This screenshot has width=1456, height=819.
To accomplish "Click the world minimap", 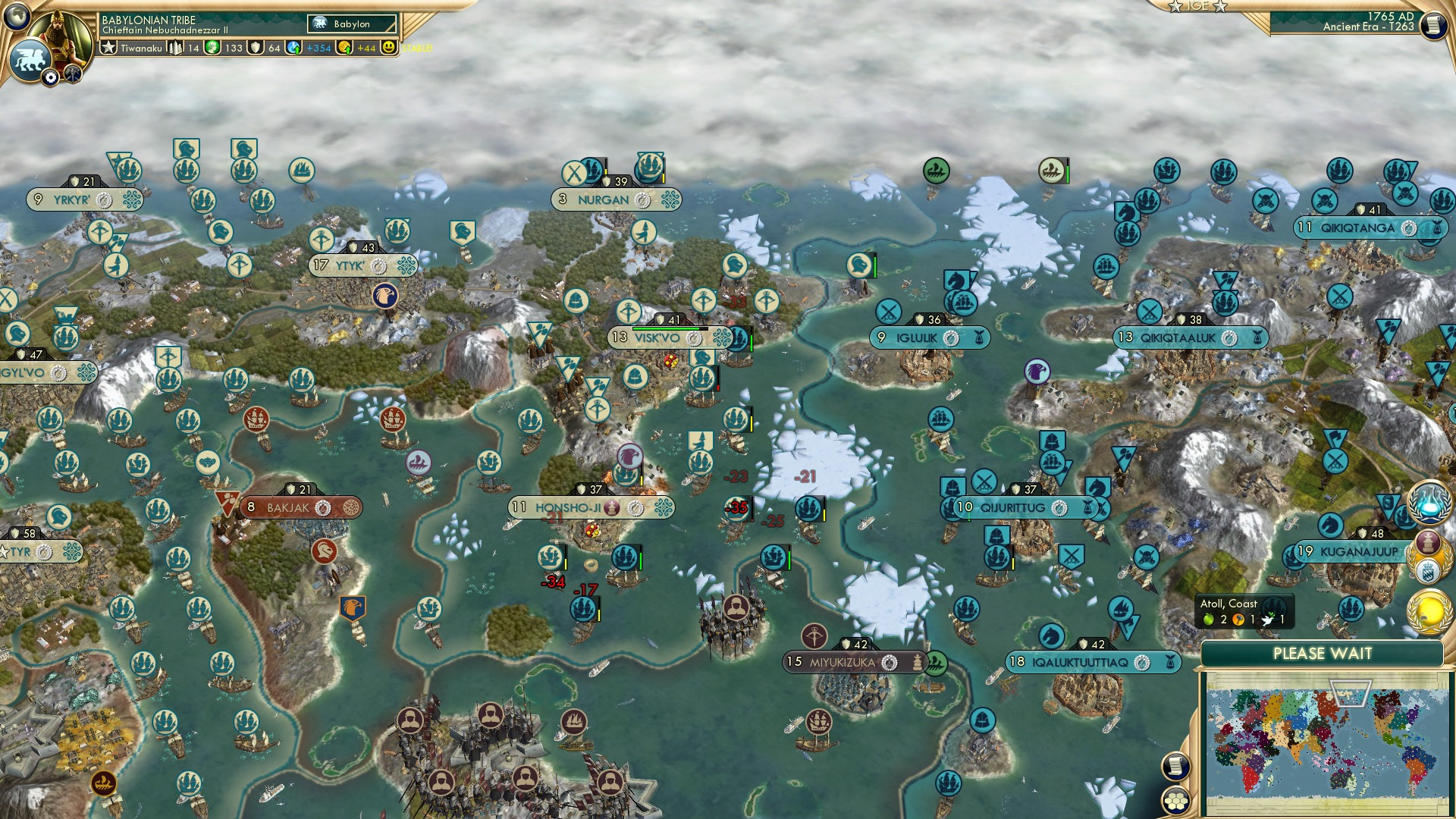I will [x=1325, y=742].
